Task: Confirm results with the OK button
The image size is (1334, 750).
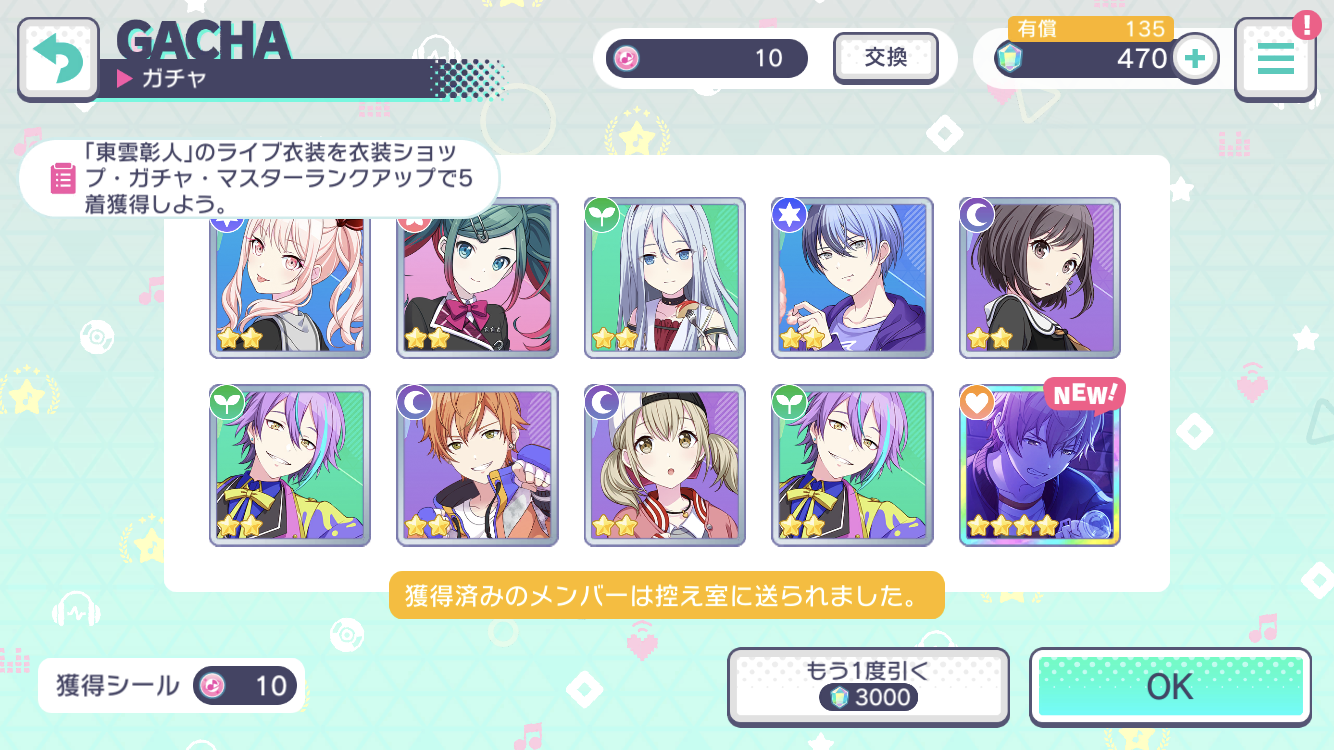Action: 1170,687
